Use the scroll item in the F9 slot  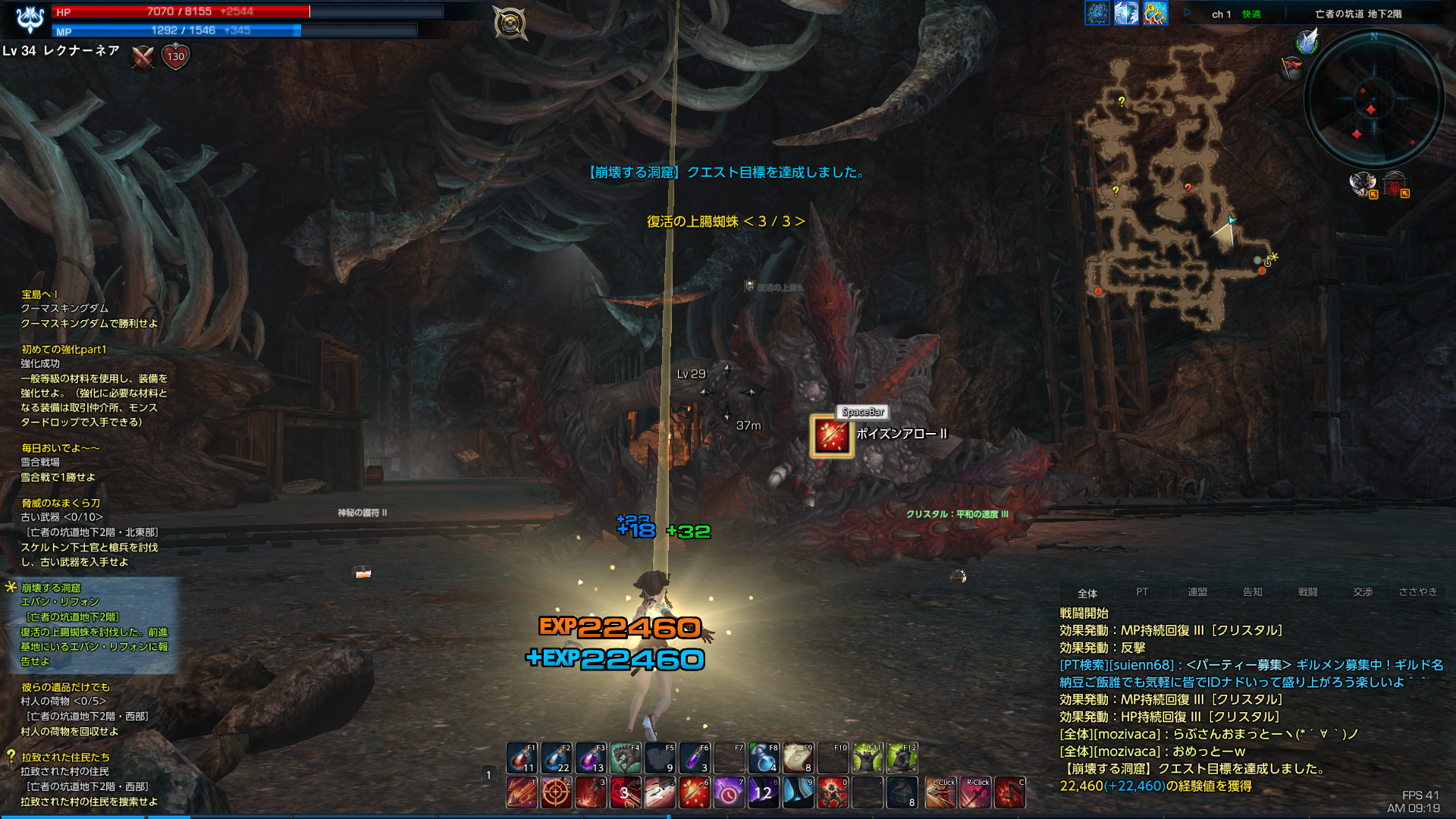coord(798,758)
